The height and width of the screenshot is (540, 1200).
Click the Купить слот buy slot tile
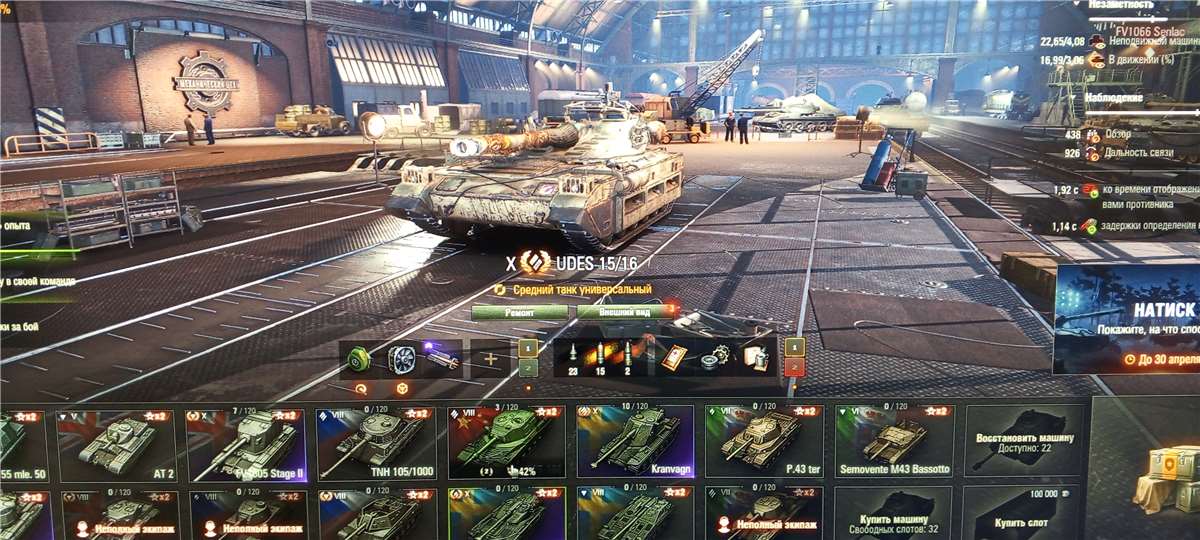1023,514
